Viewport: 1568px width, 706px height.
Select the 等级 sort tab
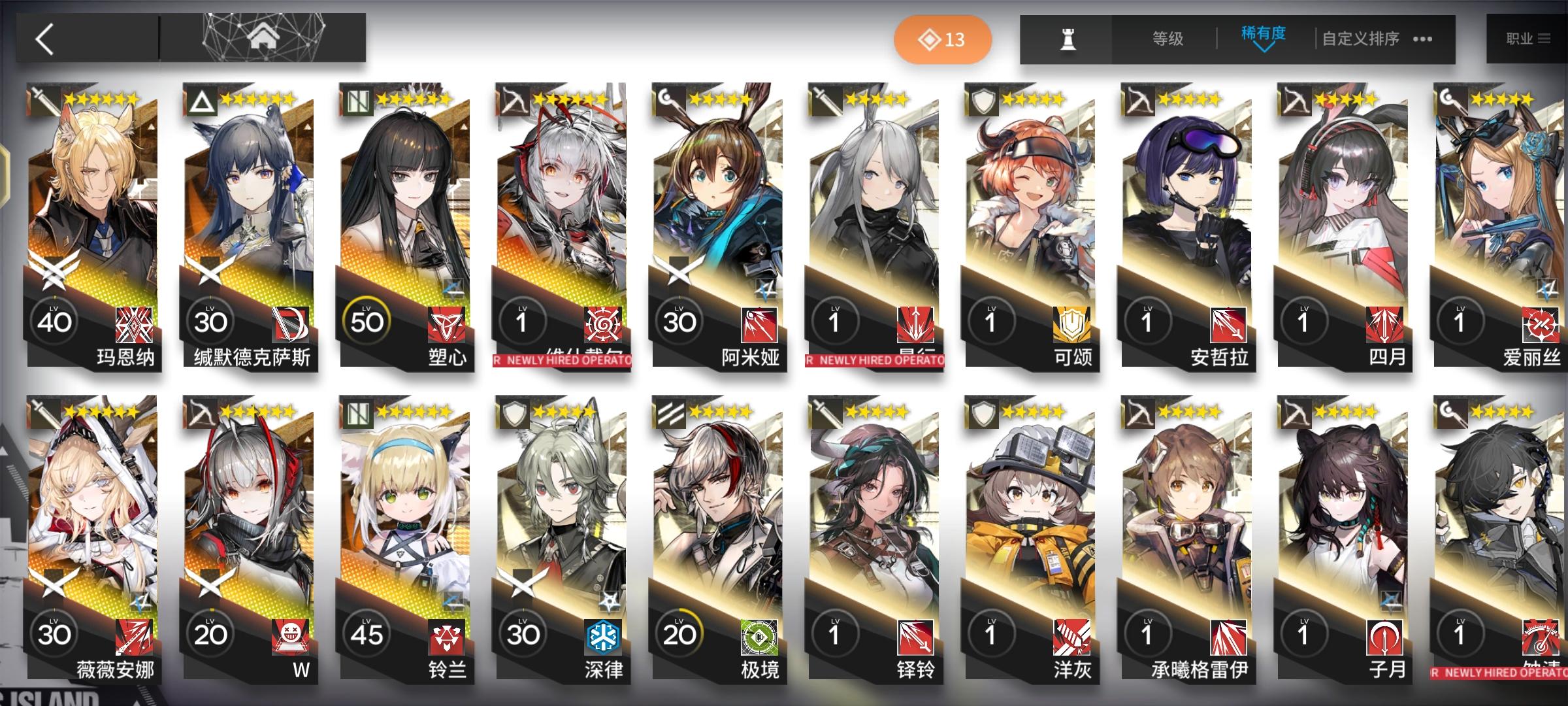tap(1169, 39)
